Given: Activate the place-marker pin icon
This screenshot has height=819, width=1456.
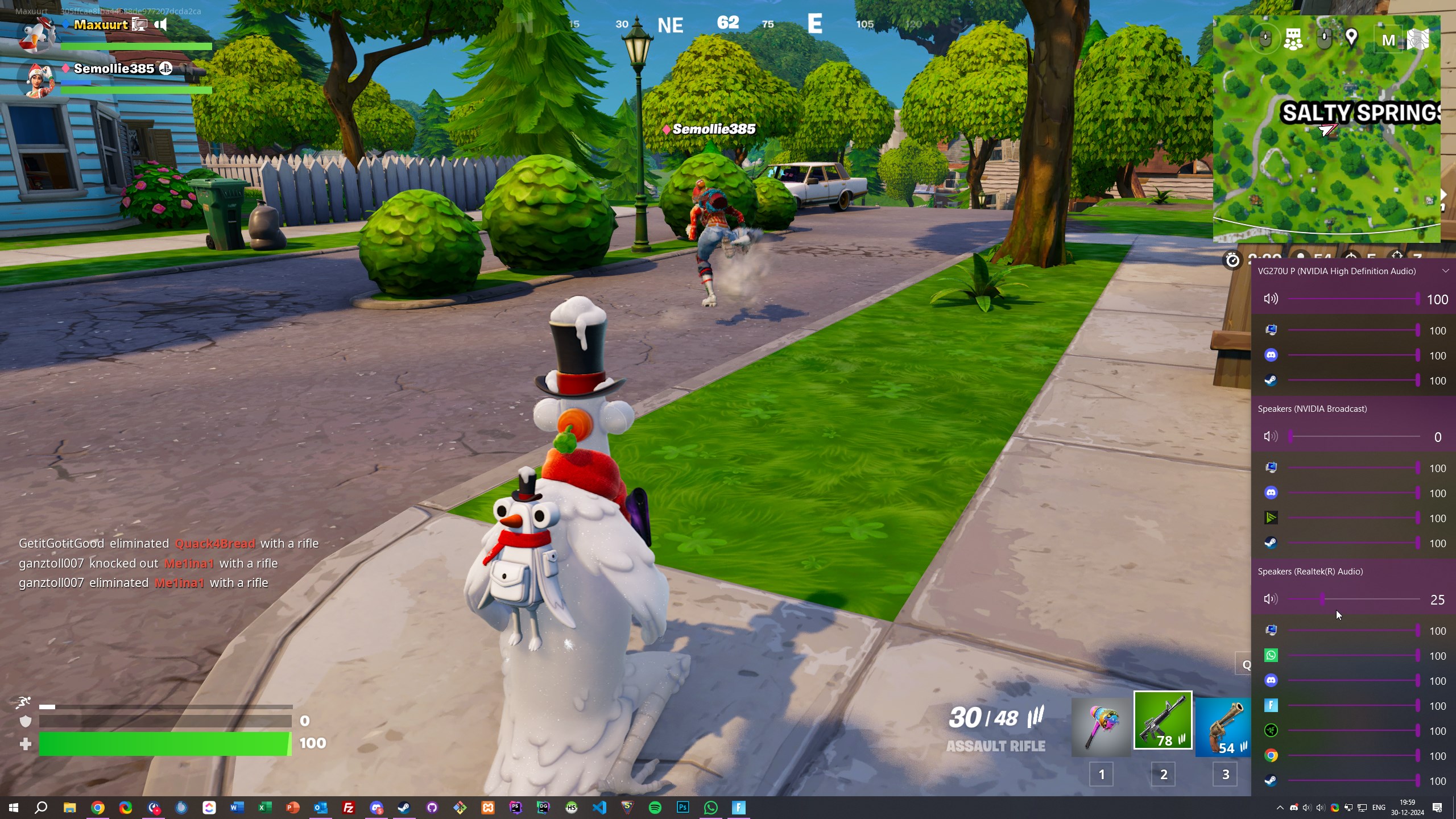Looking at the screenshot, I should (1352, 39).
